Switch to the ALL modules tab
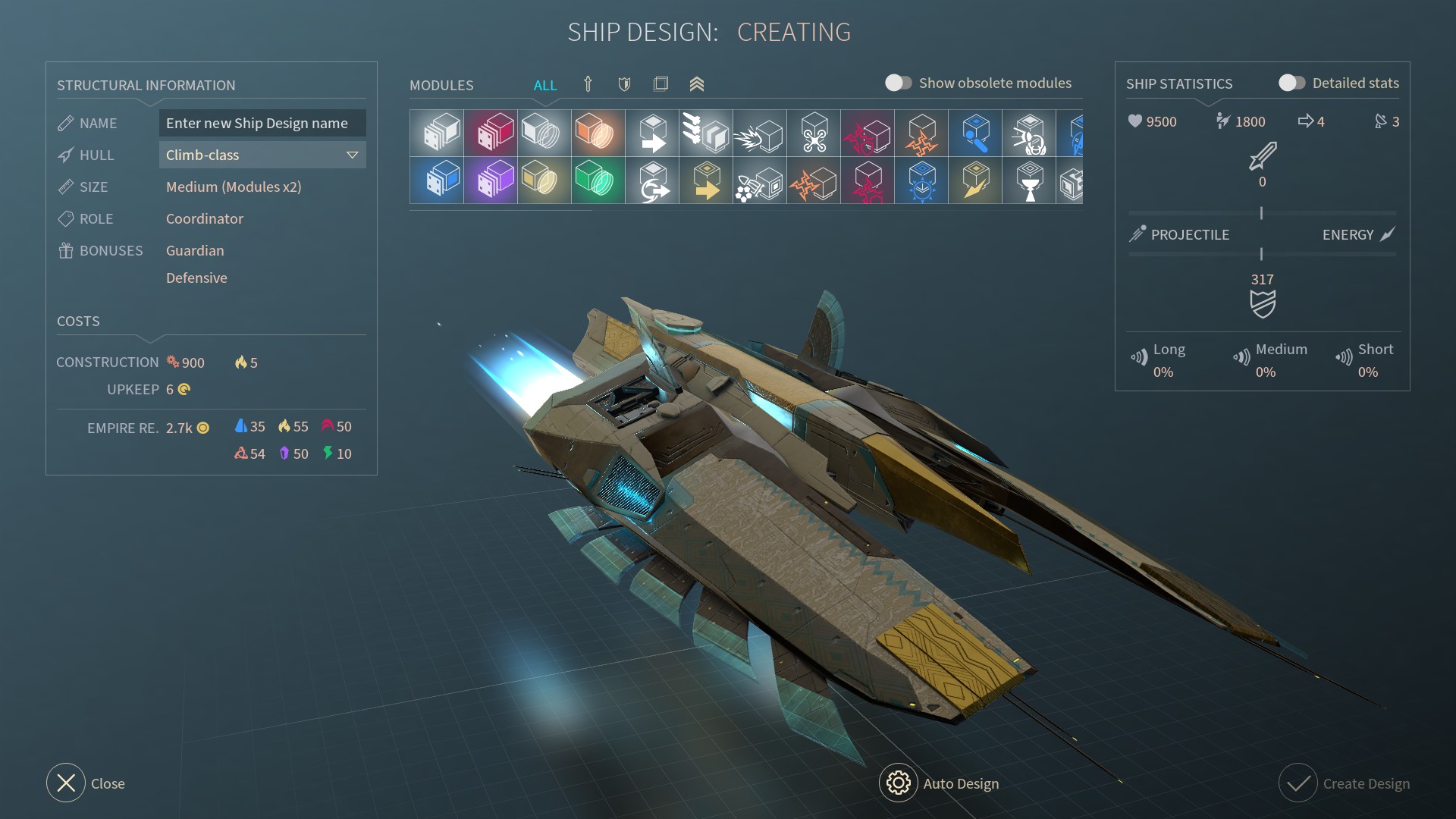1456x819 pixels. [x=545, y=85]
